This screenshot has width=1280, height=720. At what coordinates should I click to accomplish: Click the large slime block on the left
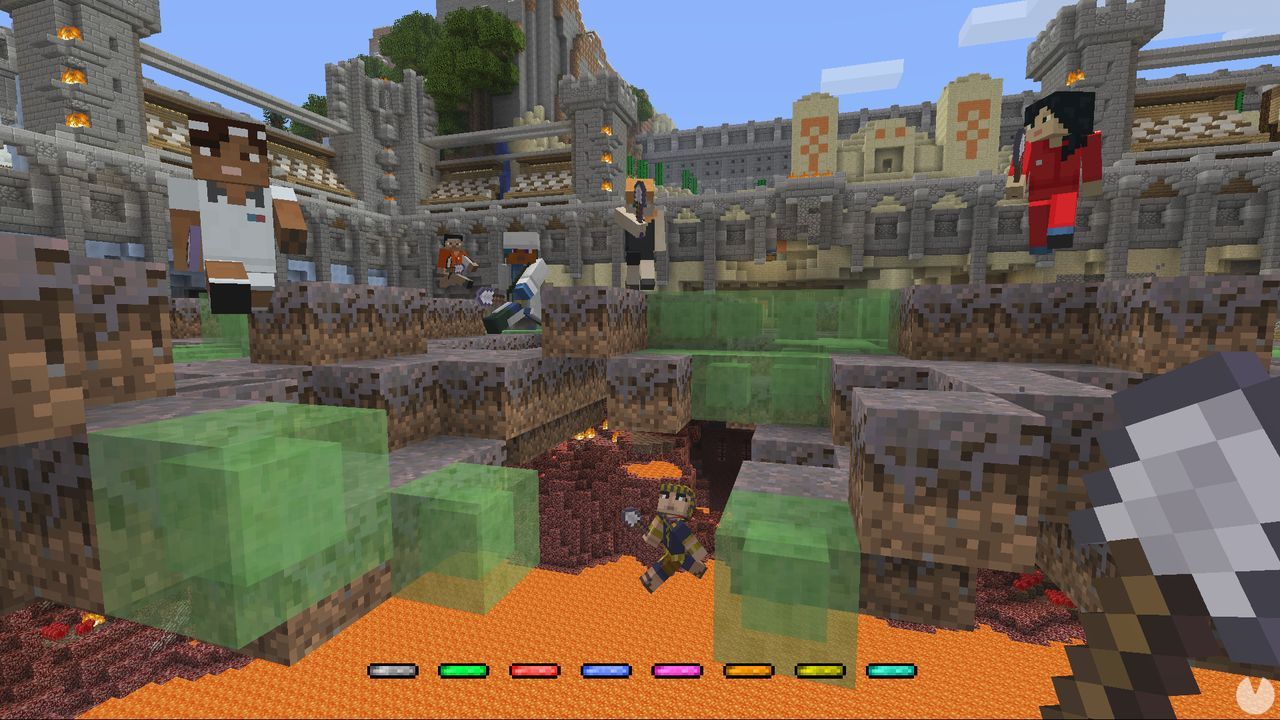[x=220, y=500]
